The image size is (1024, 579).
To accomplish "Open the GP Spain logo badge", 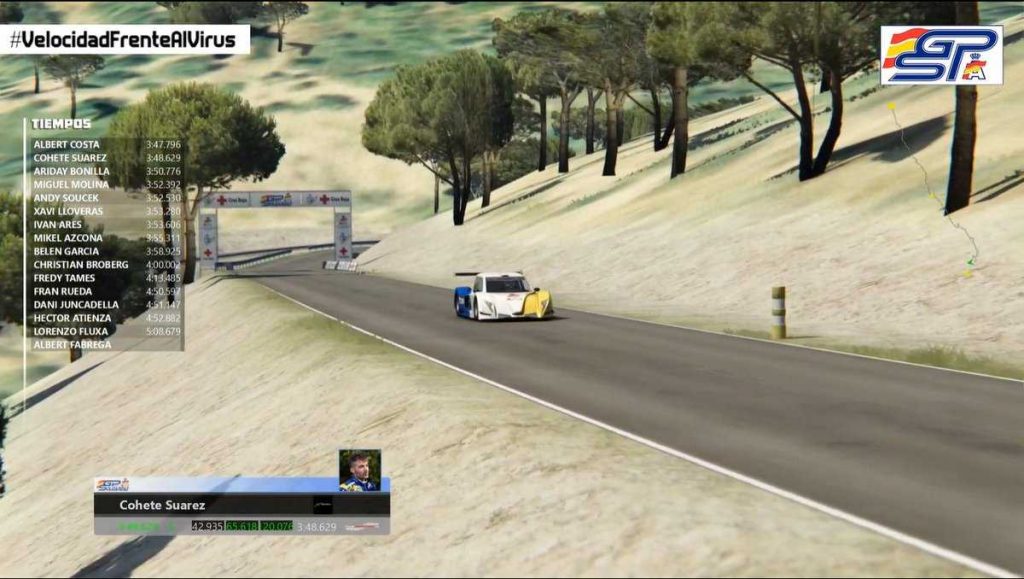I will coord(940,55).
